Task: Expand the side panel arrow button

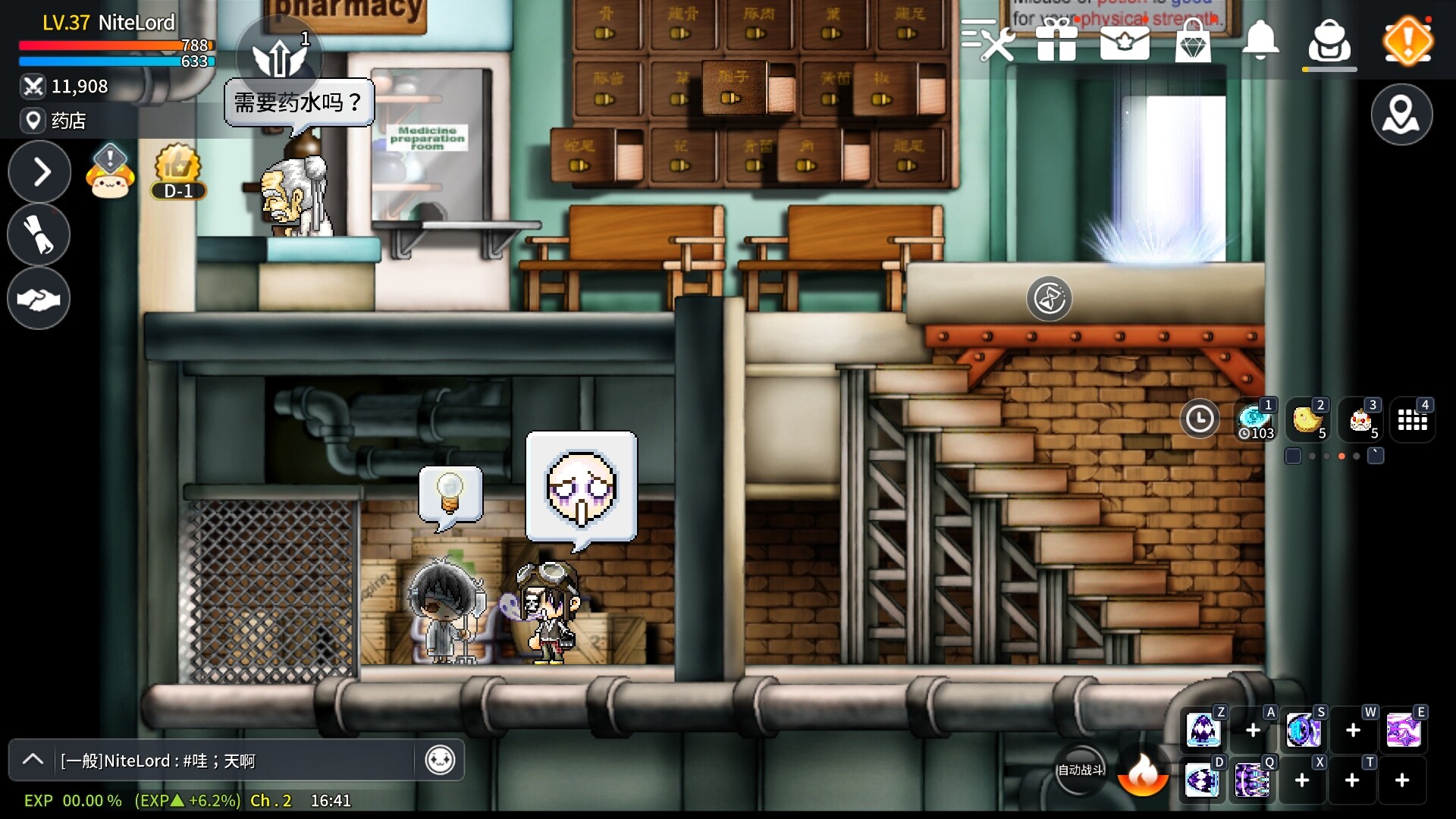Action: [39, 172]
